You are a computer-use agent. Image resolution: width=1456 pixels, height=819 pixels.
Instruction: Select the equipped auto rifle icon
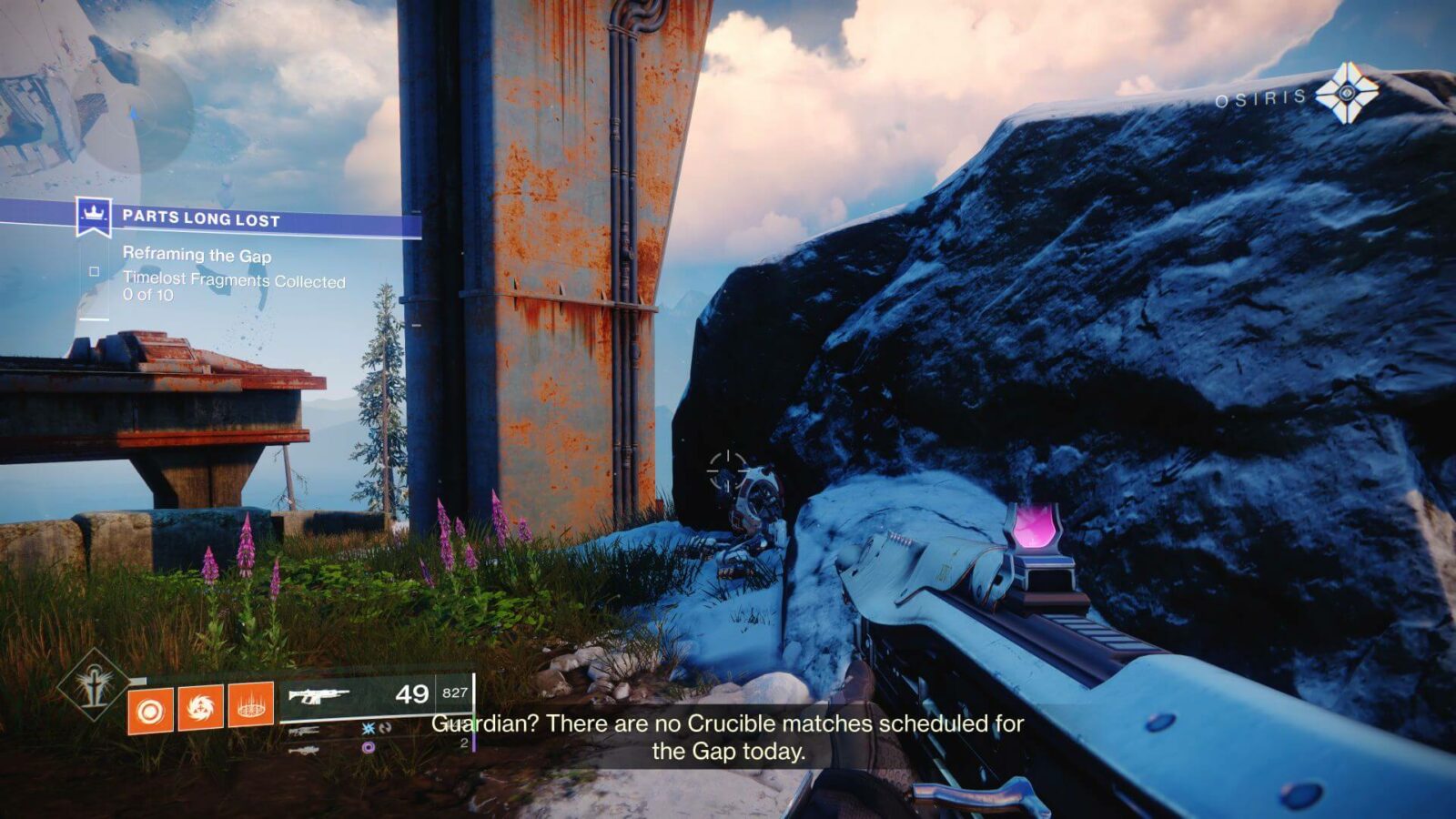(318, 696)
